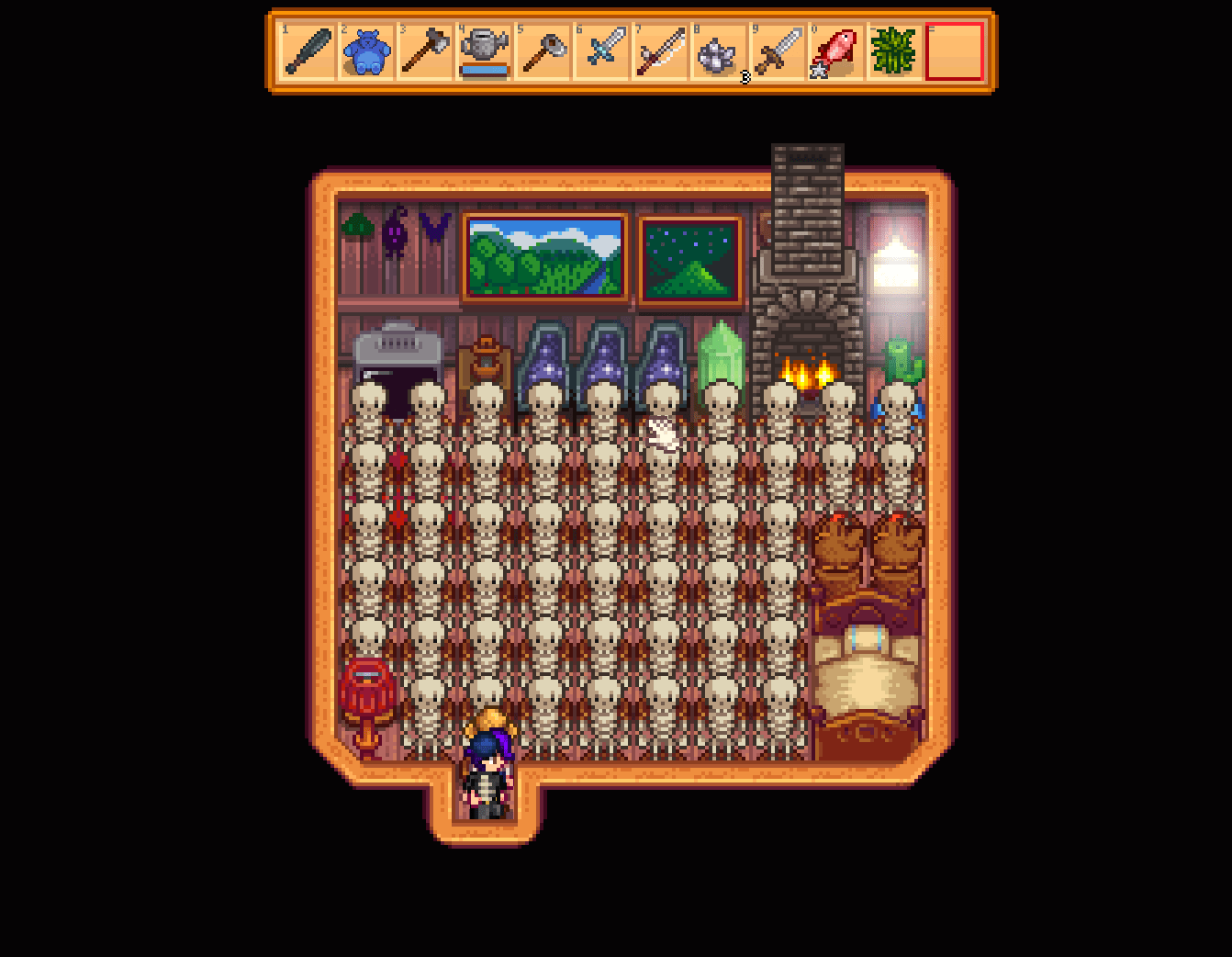Select the galaxy sword in slot 6
The image size is (1232, 957).
pos(601,52)
